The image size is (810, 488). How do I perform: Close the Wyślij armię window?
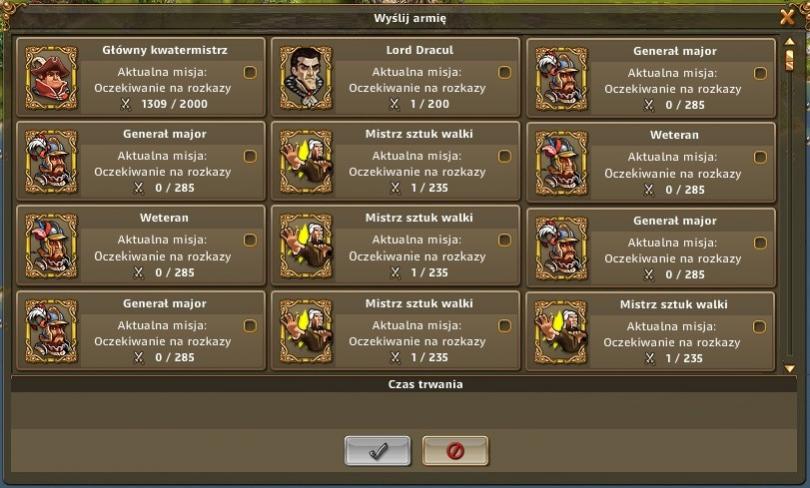point(787,16)
